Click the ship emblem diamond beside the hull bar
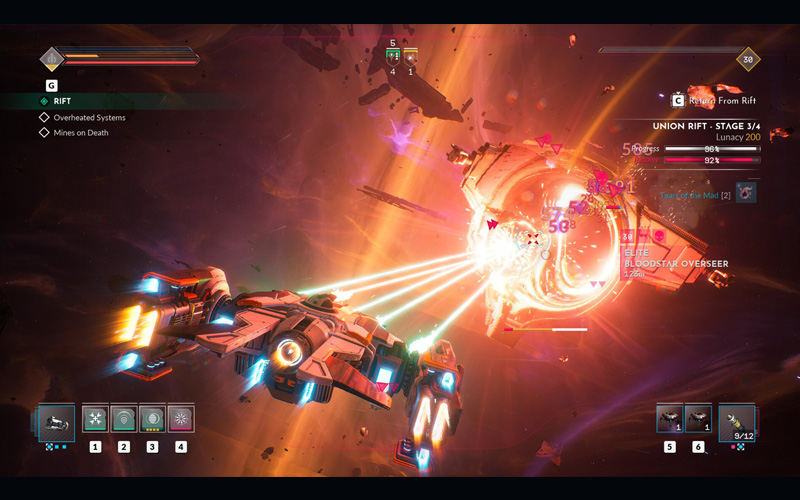Screen dimensions: 800x500 click(52, 58)
